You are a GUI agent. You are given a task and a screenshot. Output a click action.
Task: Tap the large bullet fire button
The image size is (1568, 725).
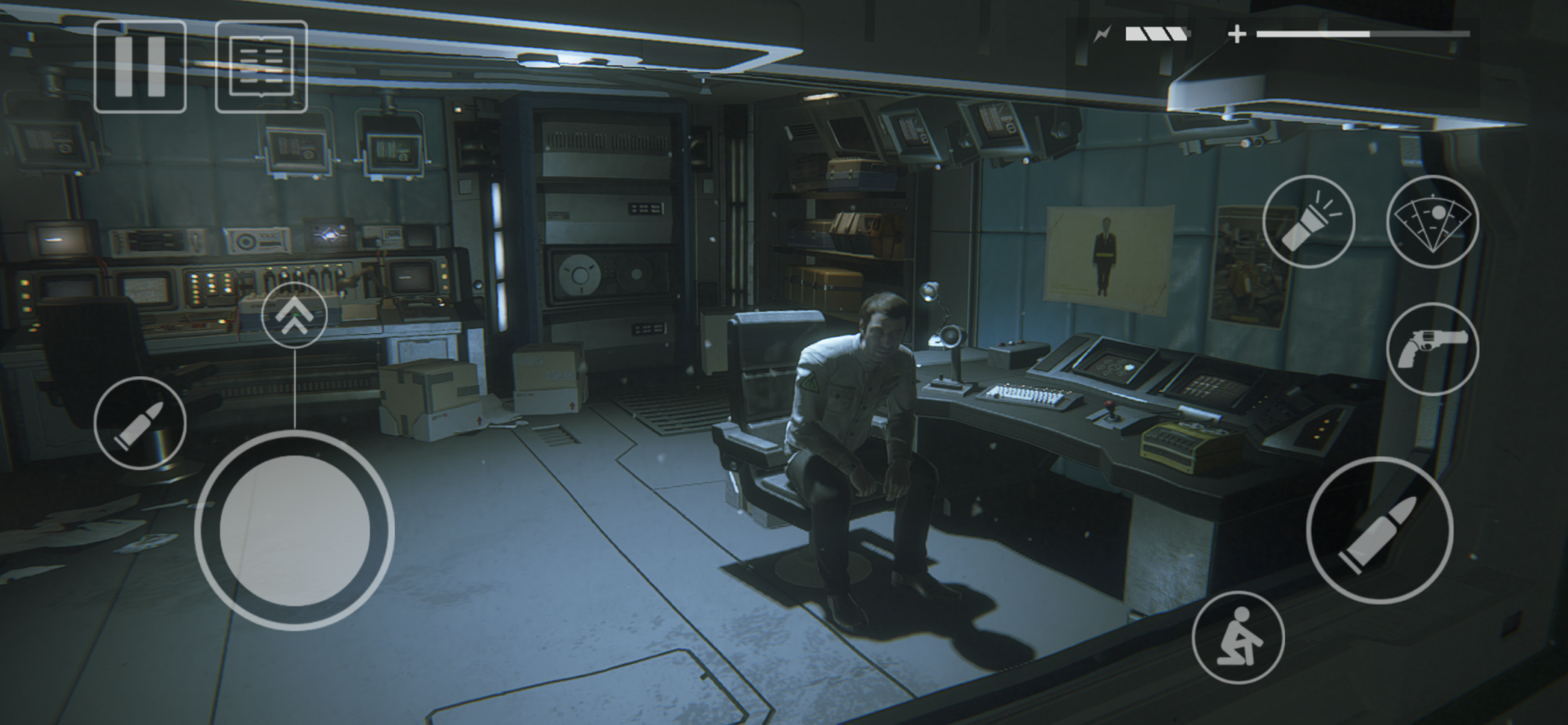coord(1379,531)
